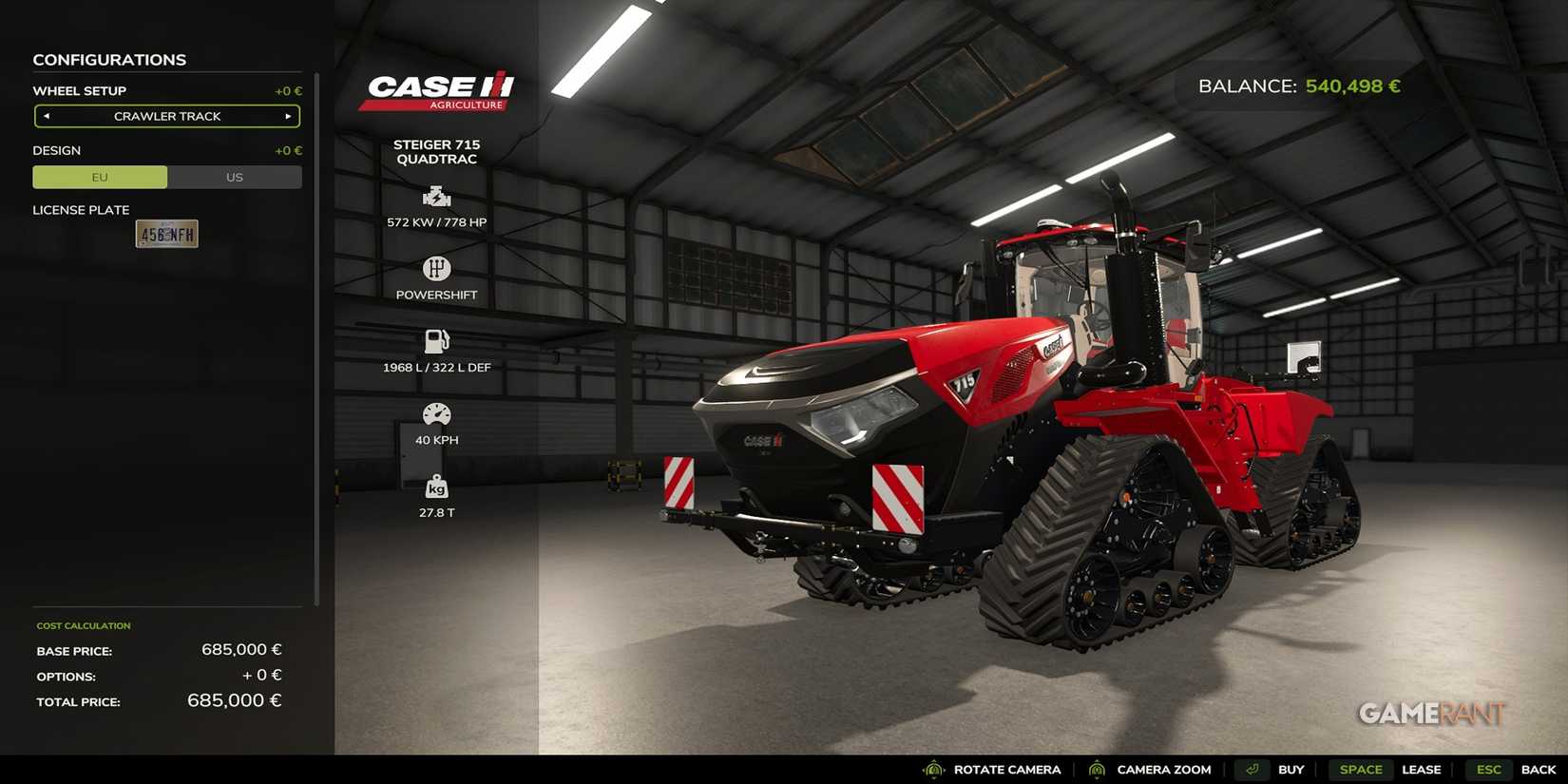This screenshot has width=1568, height=784.
Task: Select the EU design option
Action: (99, 177)
